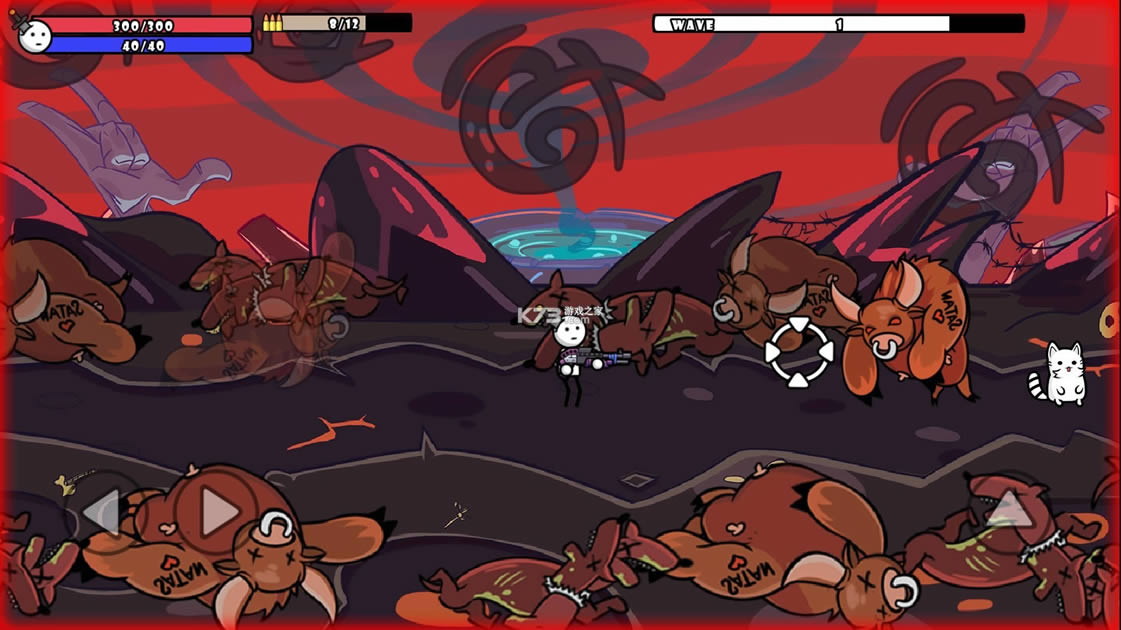Tap the move-left arrow button
Screen dimensions: 1121x630
102,514
